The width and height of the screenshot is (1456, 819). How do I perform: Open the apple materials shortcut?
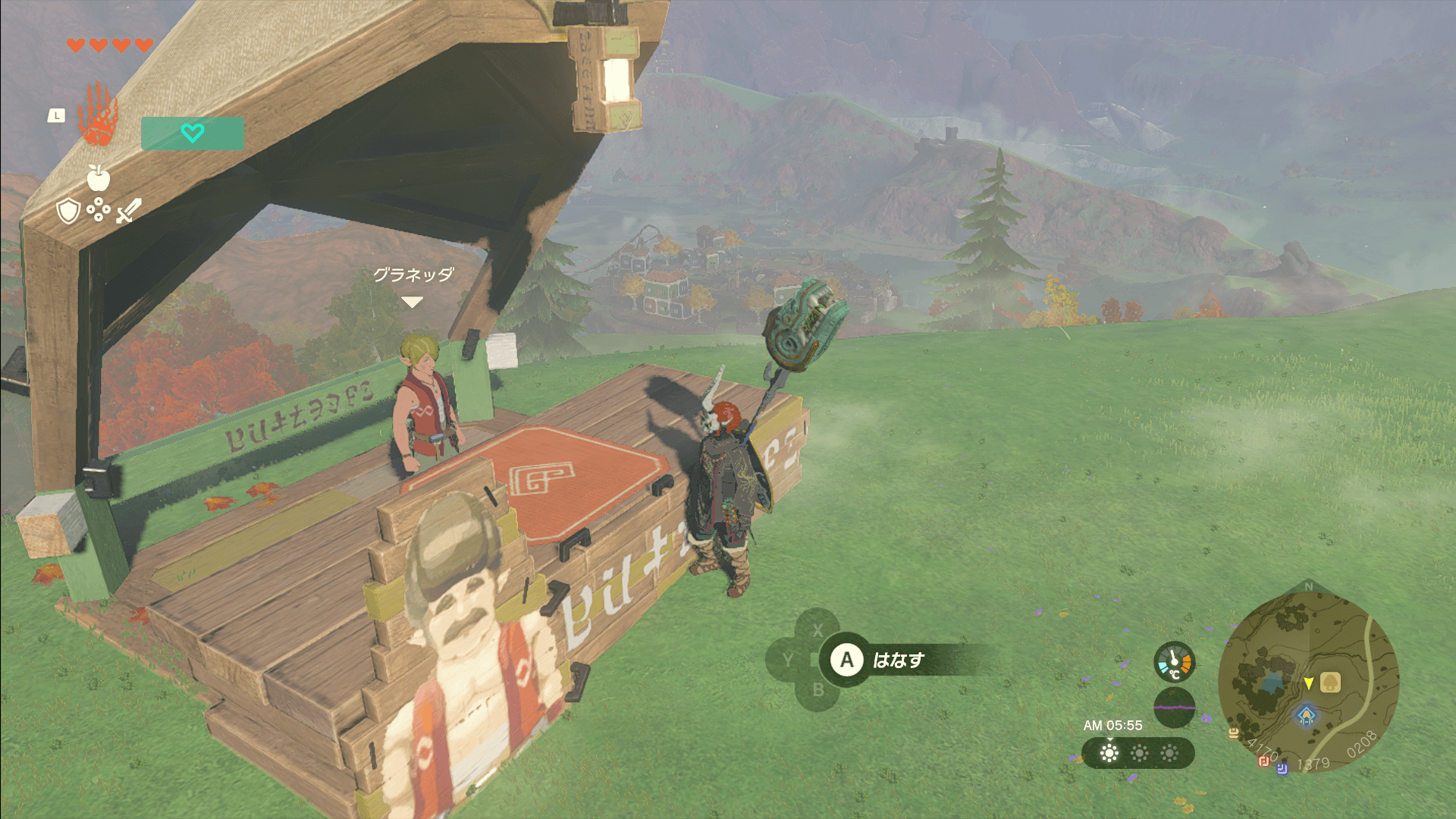98,178
